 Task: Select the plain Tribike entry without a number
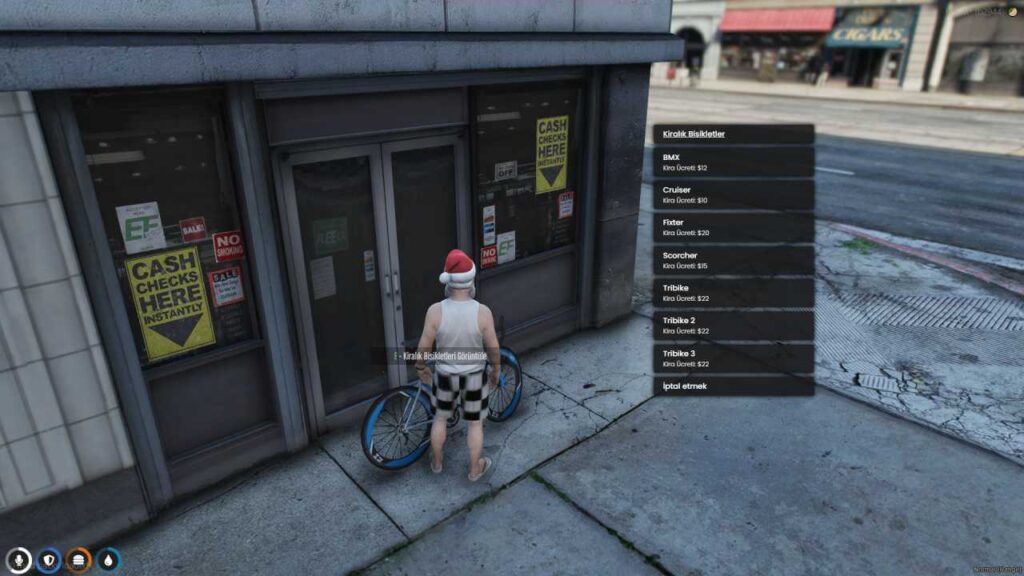coord(733,292)
